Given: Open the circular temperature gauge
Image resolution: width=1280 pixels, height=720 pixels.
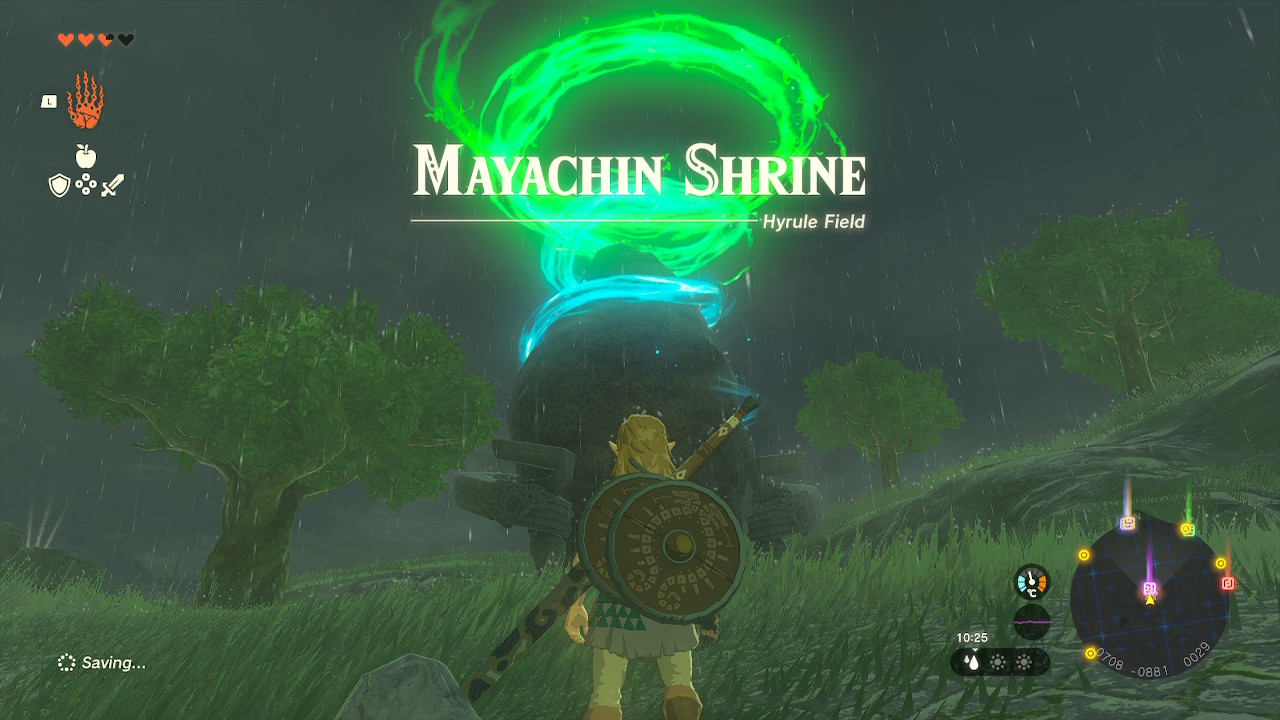Looking at the screenshot, I should click(1031, 582).
